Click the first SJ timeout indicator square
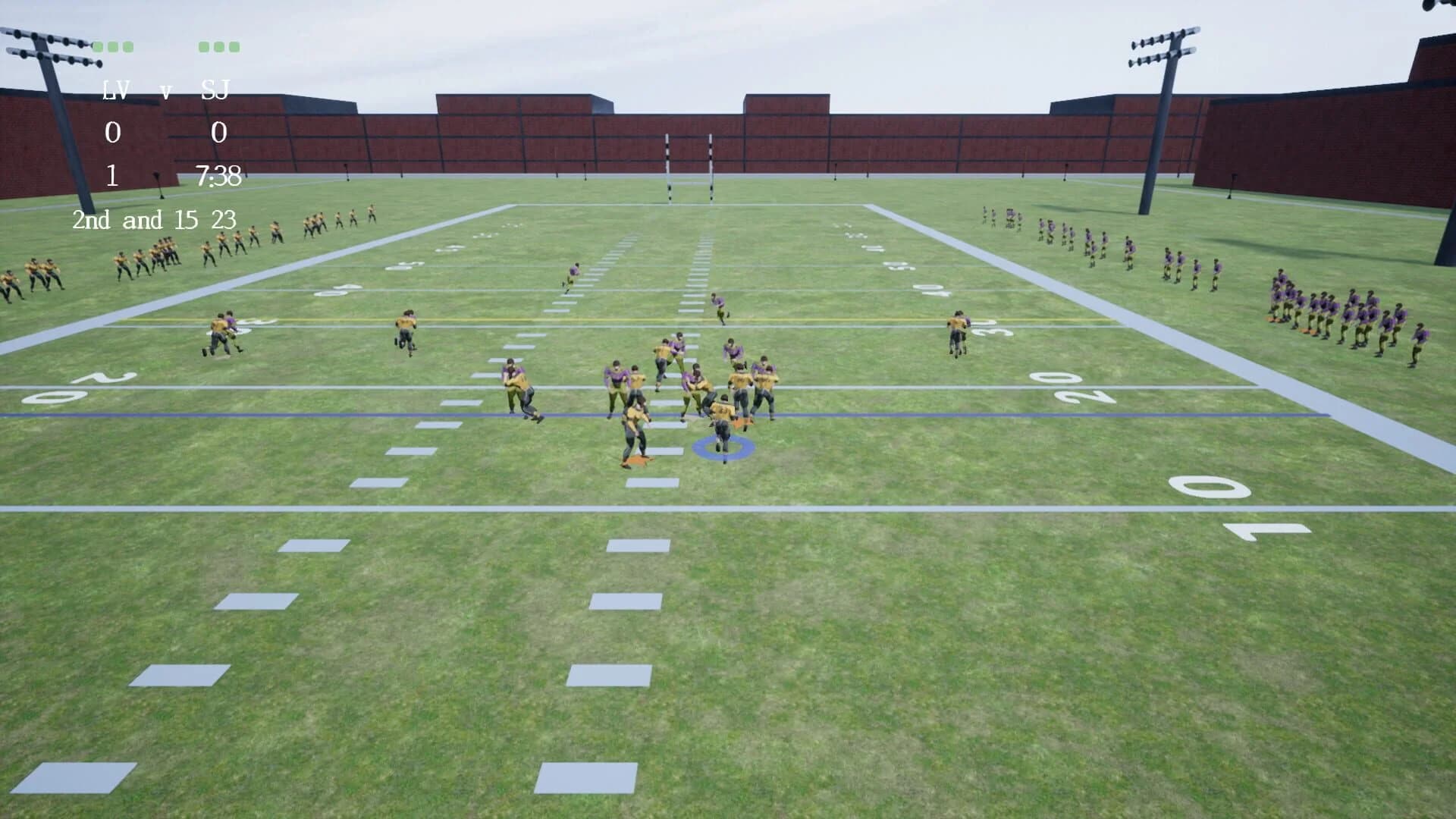 point(205,47)
